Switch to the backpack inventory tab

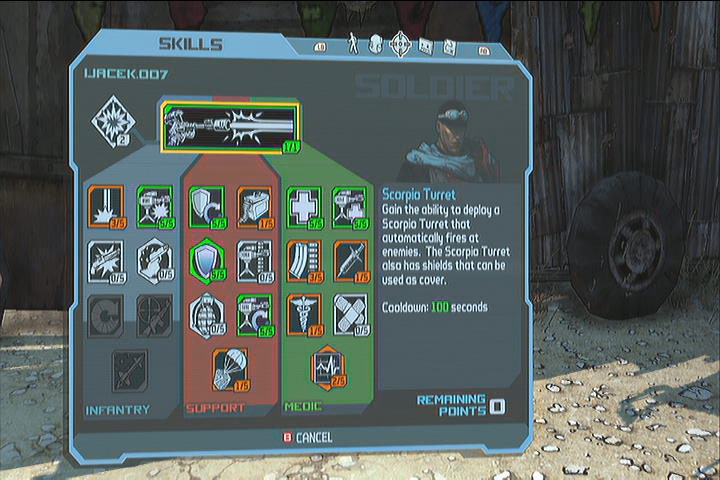(x=376, y=44)
